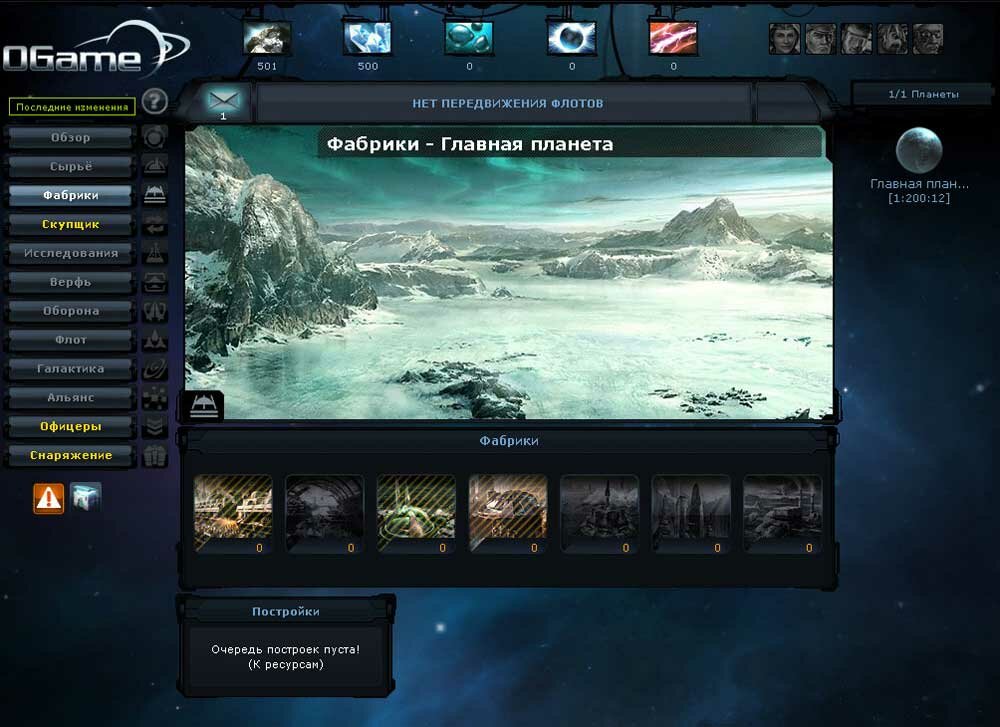Open the envelope messages icon
The height and width of the screenshot is (727, 1000).
pos(223,100)
